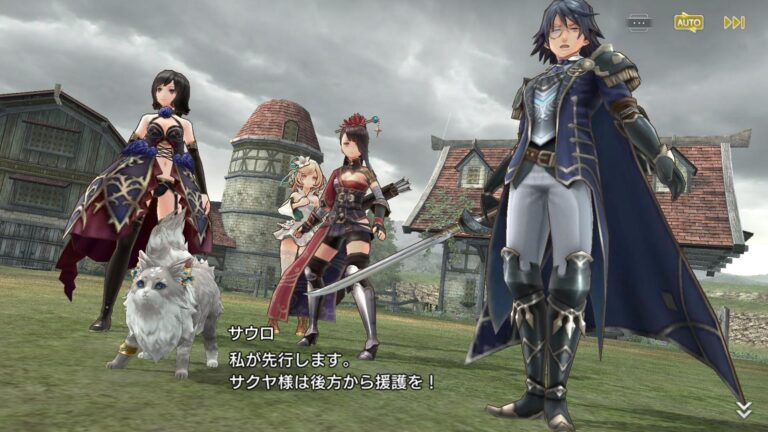Skip the cutscene with the fast-forward icon

click(734, 22)
